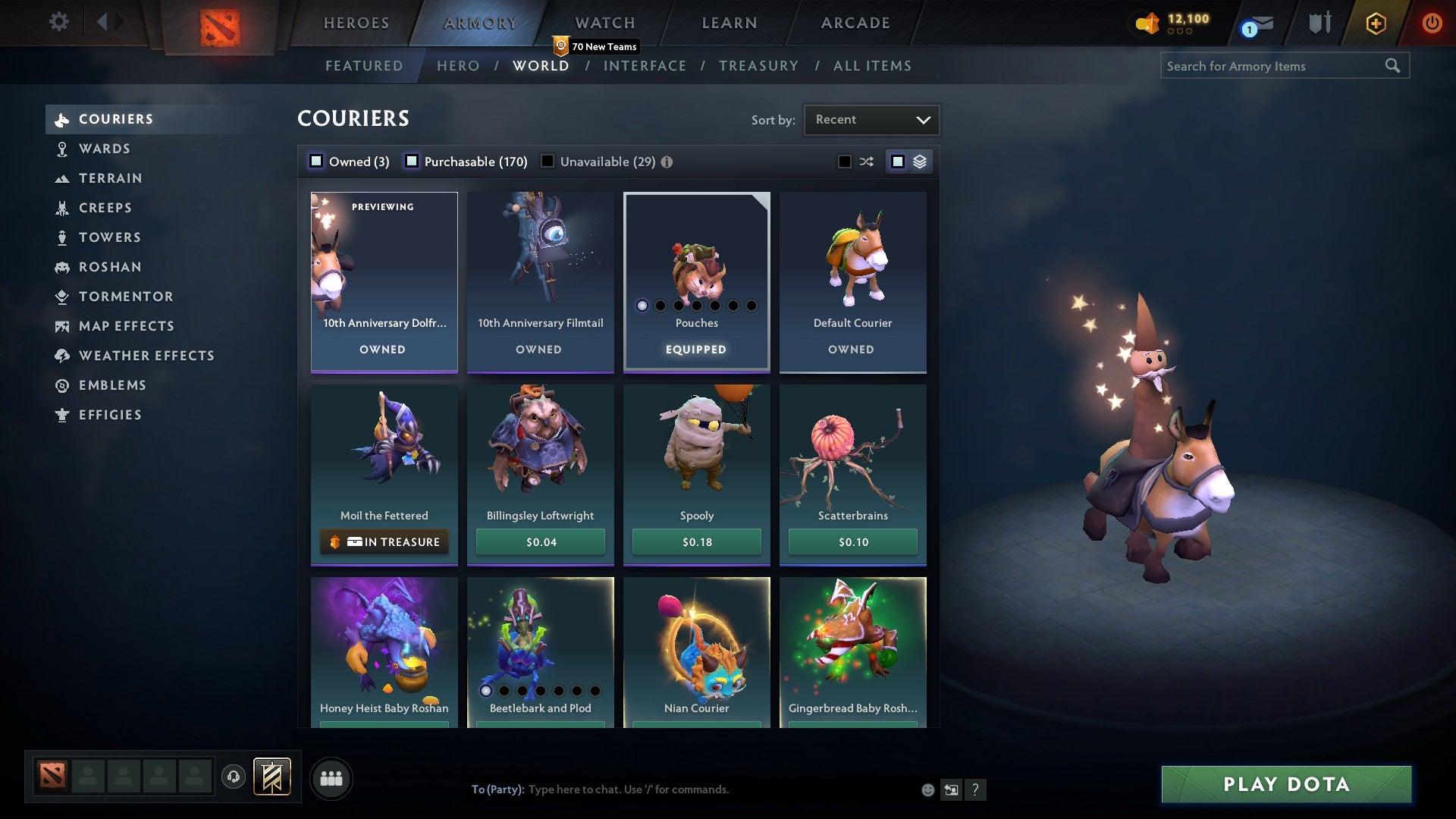The image size is (1456, 819).
Task: Click the power button in top-right corner
Action: [x=1432, y=23]
